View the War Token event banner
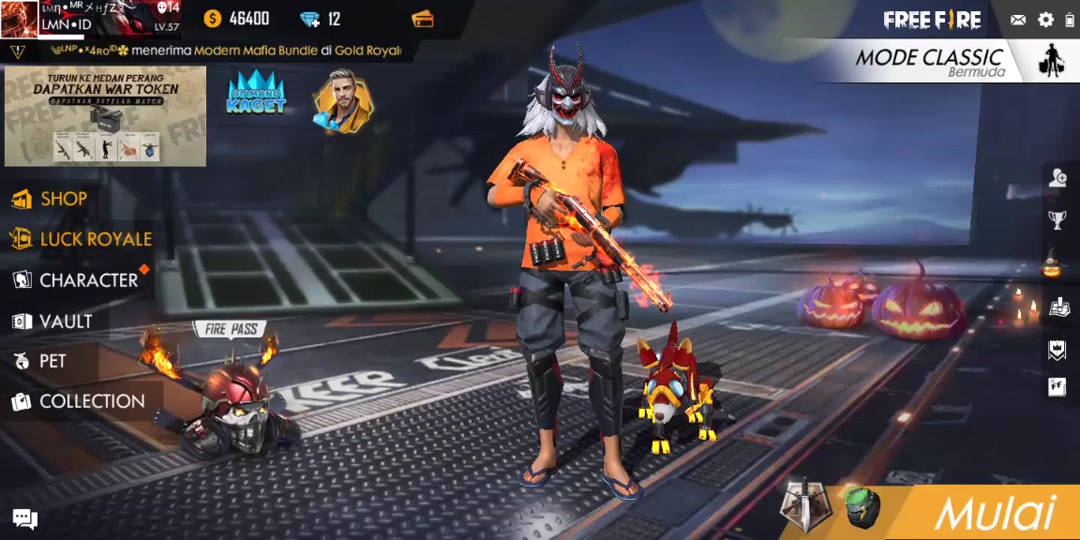 (105, 116)
